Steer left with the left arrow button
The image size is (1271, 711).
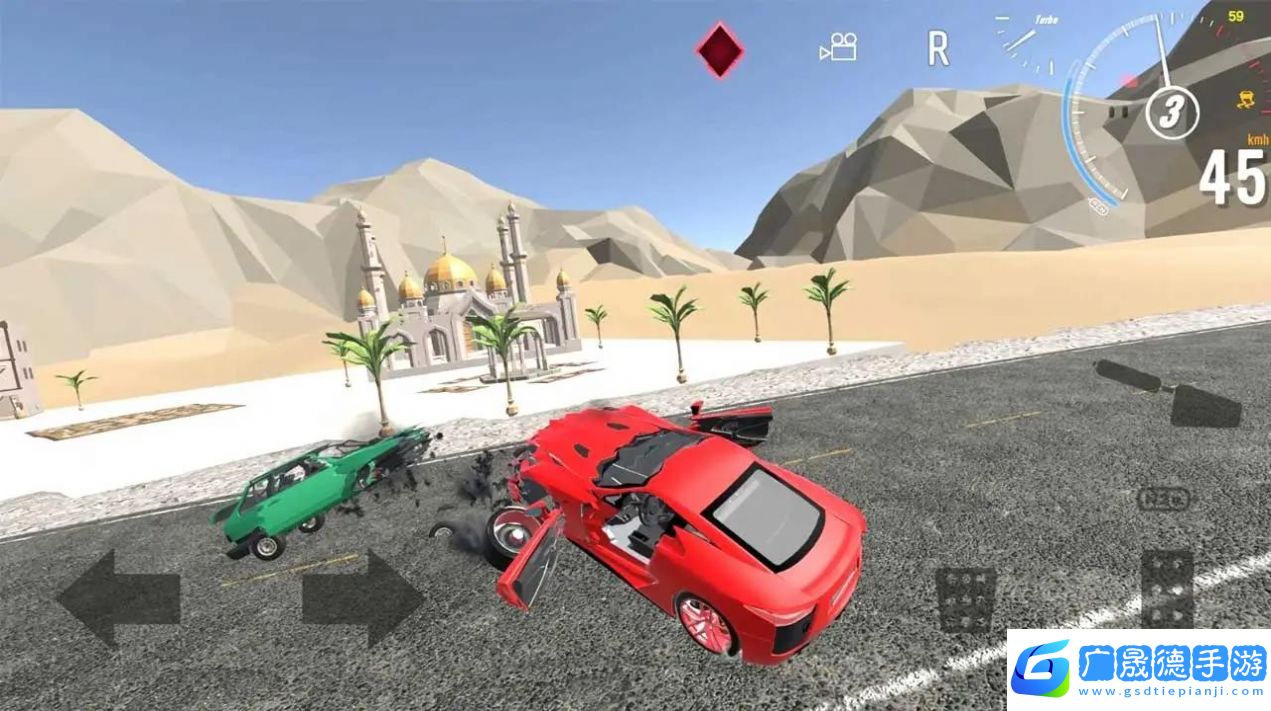pos(118,598)
